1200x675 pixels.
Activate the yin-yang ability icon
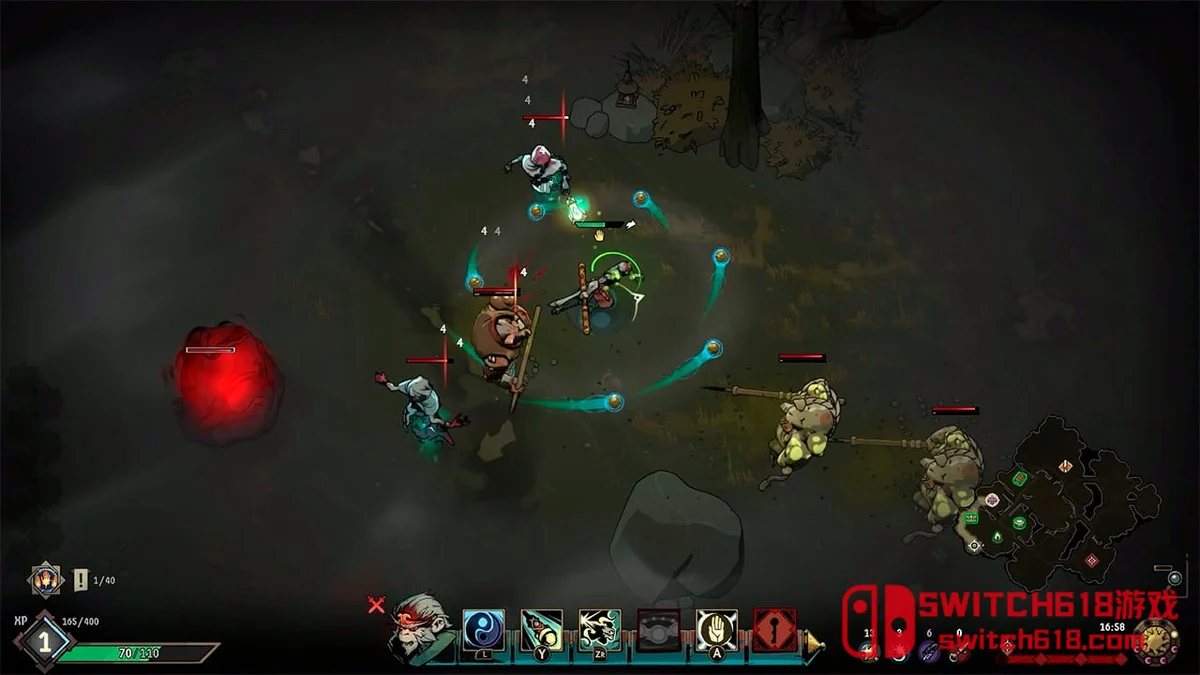tap(483, 630)
